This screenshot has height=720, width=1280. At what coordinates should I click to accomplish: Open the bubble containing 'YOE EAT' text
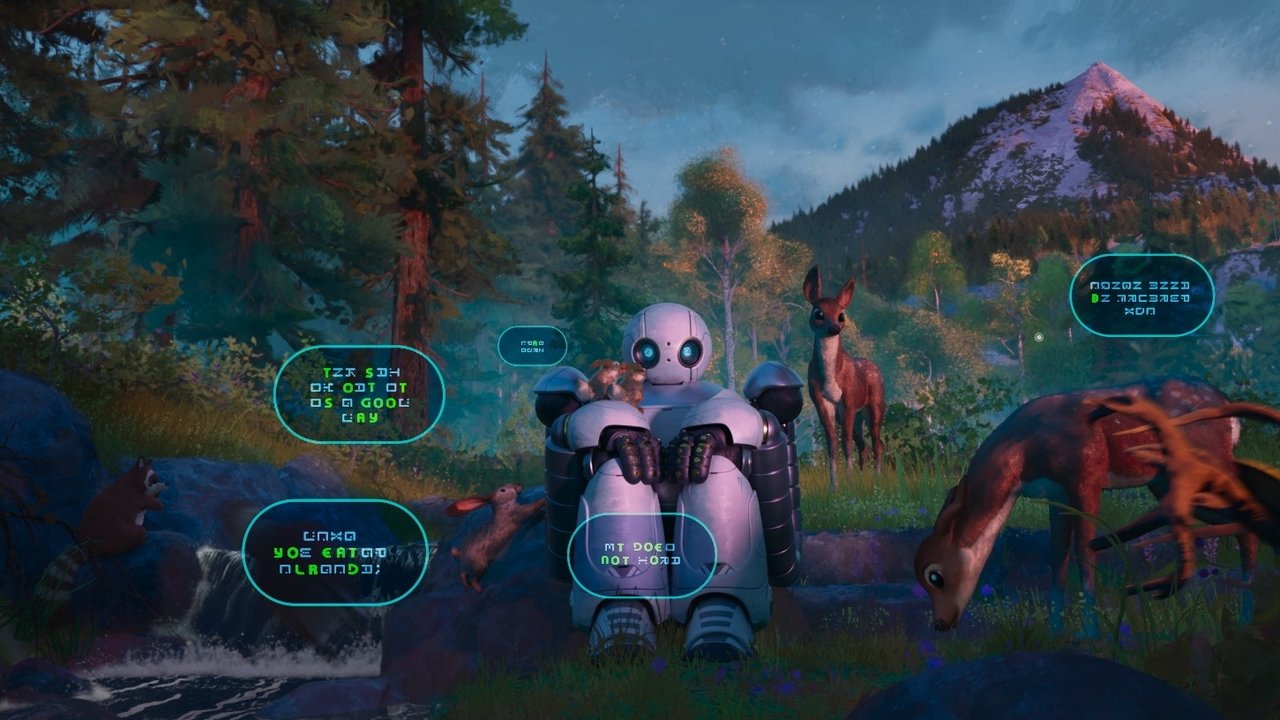pyautogui.click(x=335, y=552)
